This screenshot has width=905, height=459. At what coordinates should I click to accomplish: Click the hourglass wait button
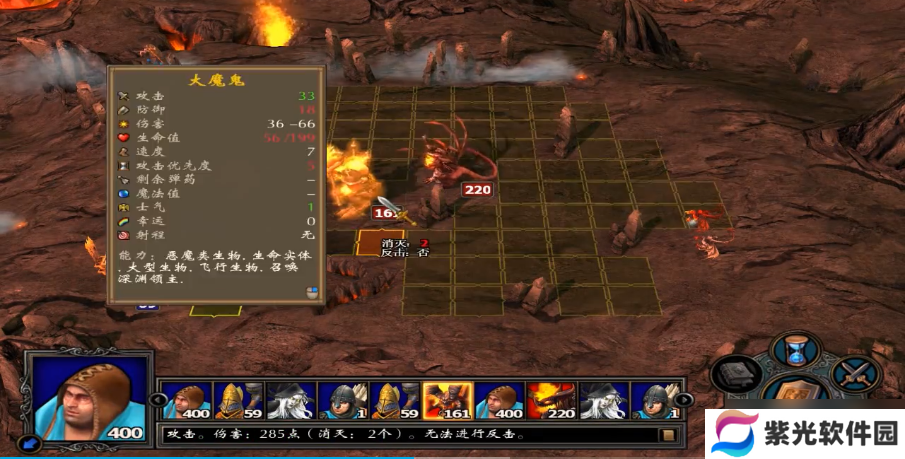coord(797,350)
